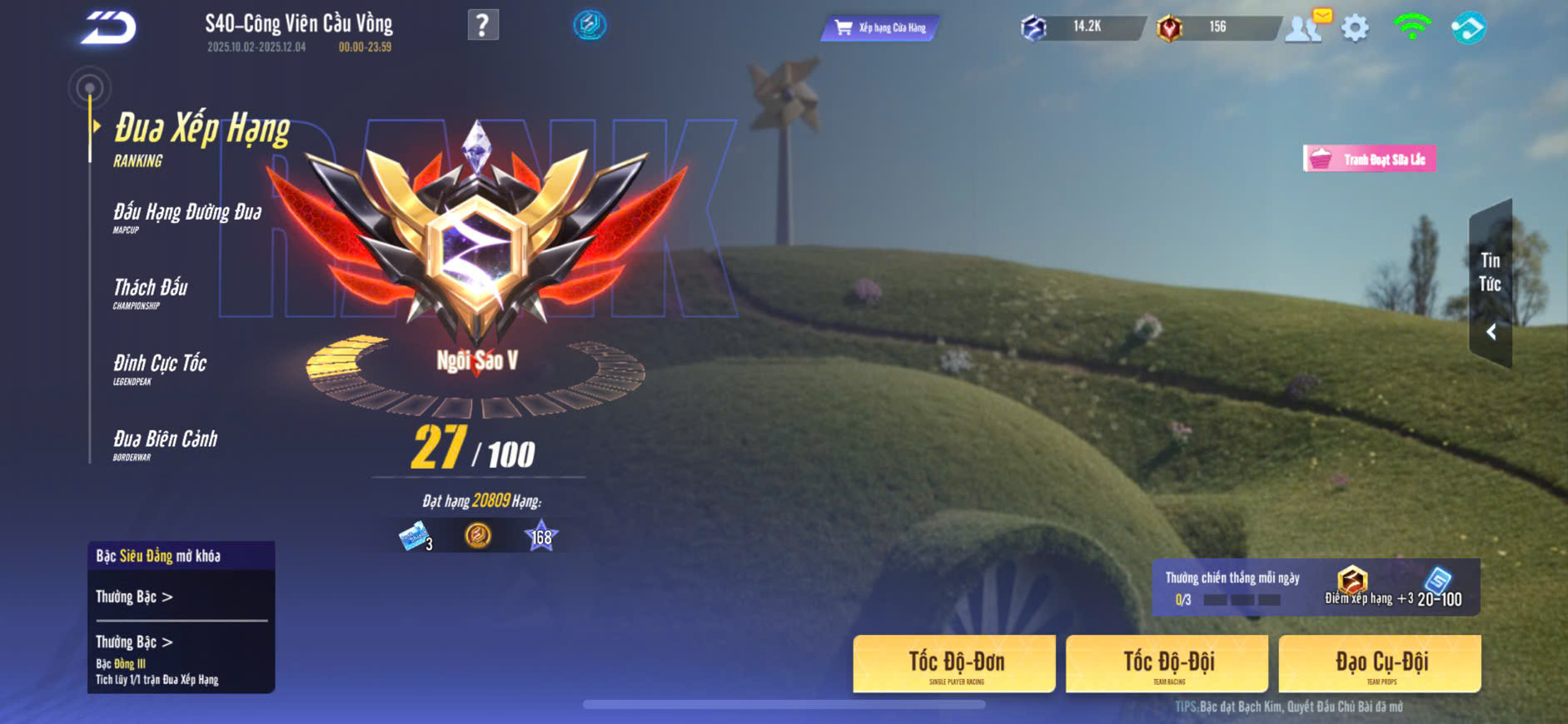Image resolution: width=1568 pixels, height=724 pixels.
Task: Switch to Thách Đấu championship tab
Action: click(151, 291)
